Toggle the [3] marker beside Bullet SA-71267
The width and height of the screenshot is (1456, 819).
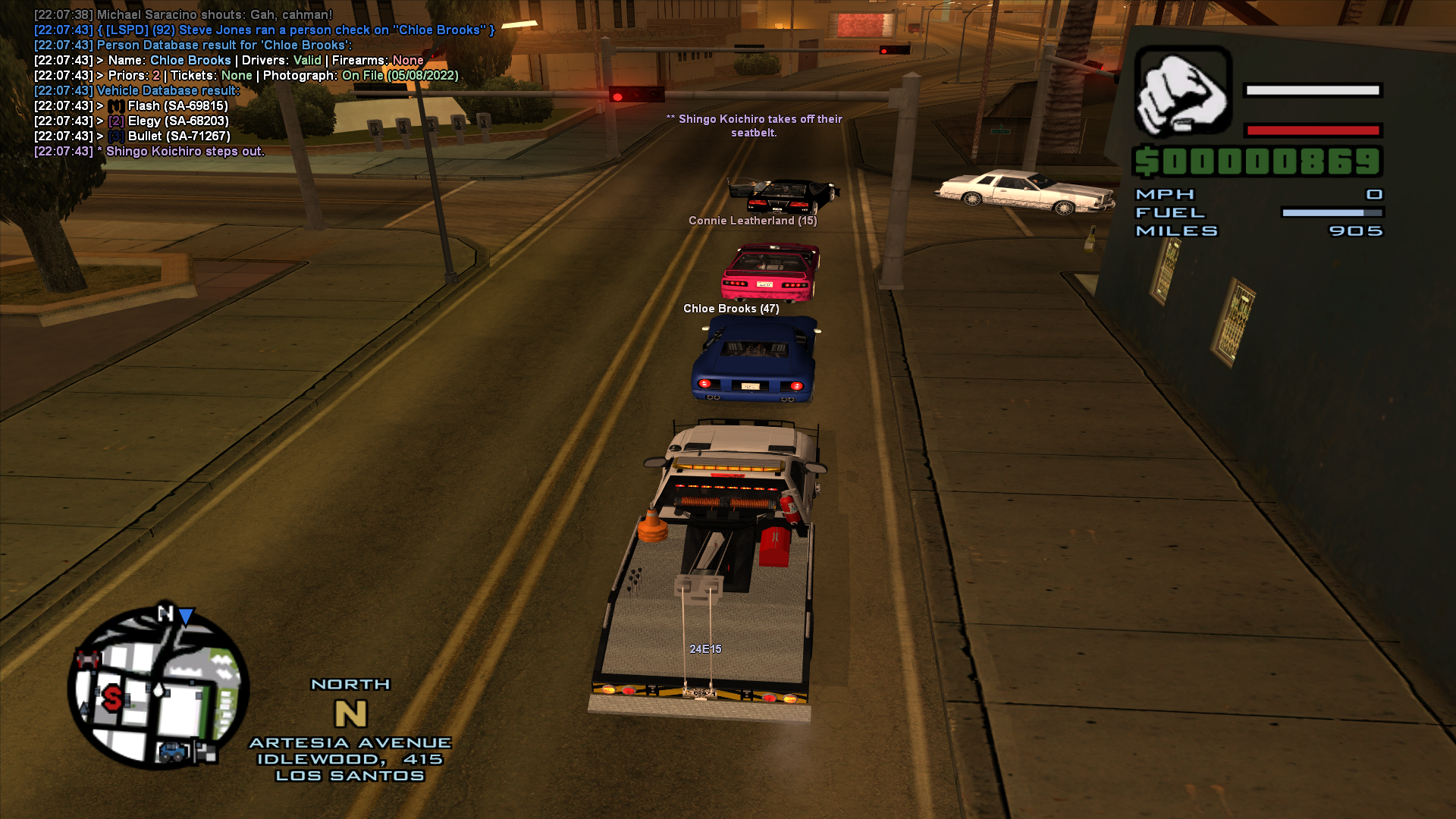(115, 136)
